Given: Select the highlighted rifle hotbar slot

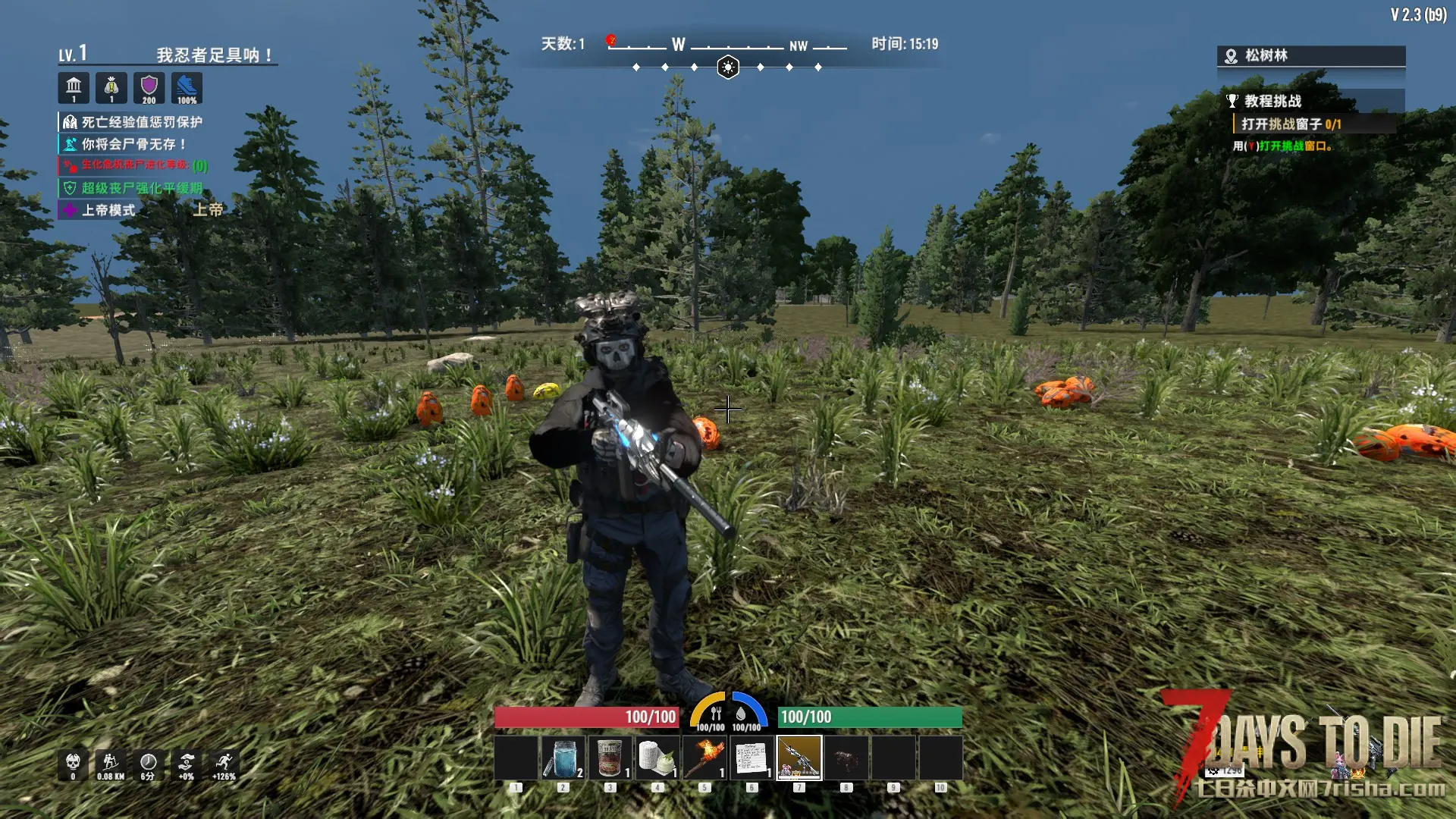Looking at the screenshot, I should 799,758.
